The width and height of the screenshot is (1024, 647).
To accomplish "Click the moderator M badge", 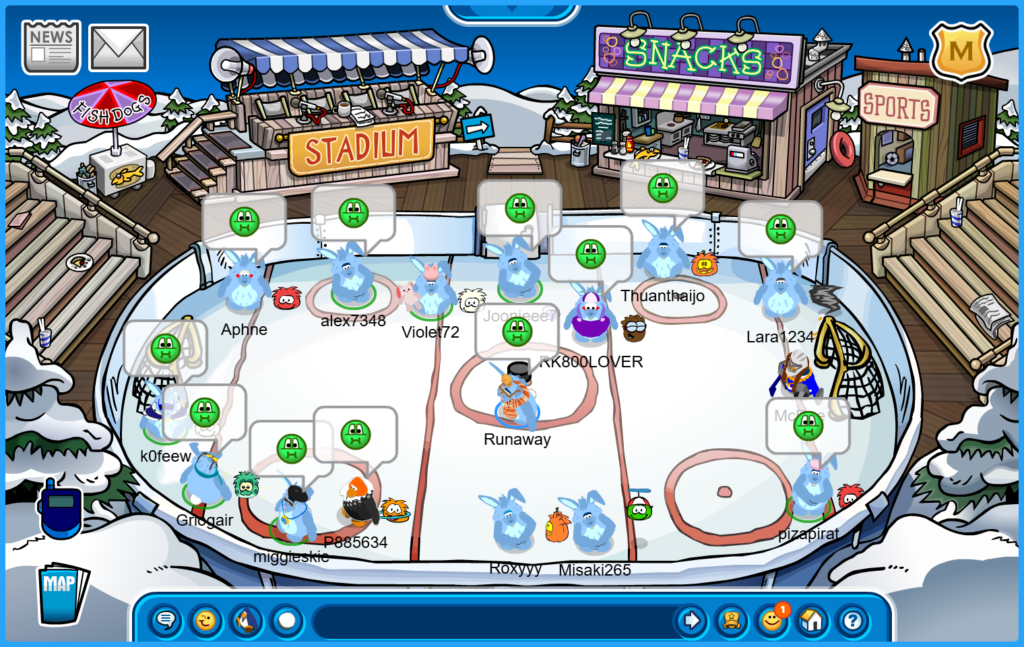I will coord(960,50).
